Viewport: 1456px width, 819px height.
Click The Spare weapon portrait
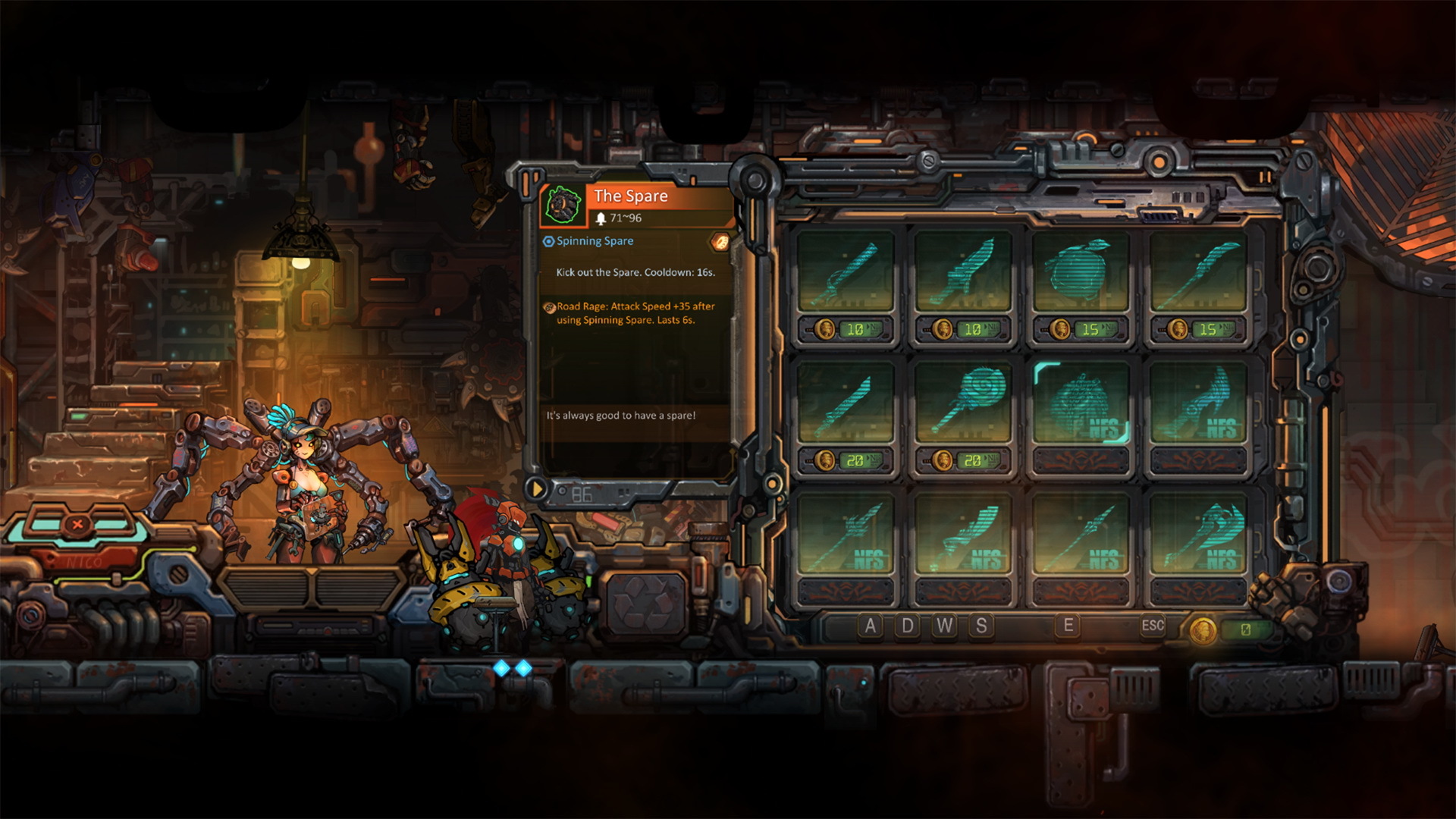(563, 205)
